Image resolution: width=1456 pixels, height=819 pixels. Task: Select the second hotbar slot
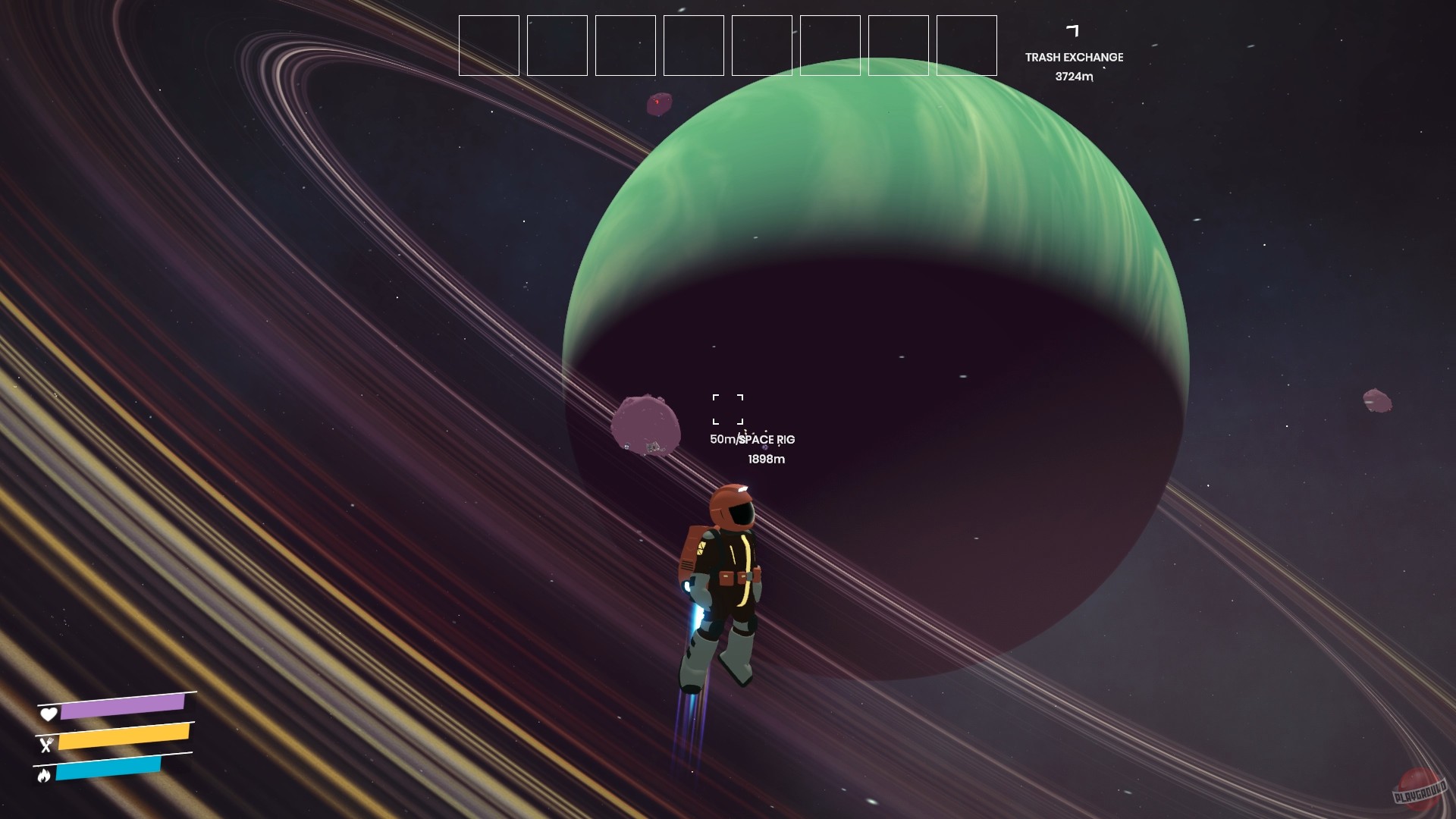coord(557,46)
